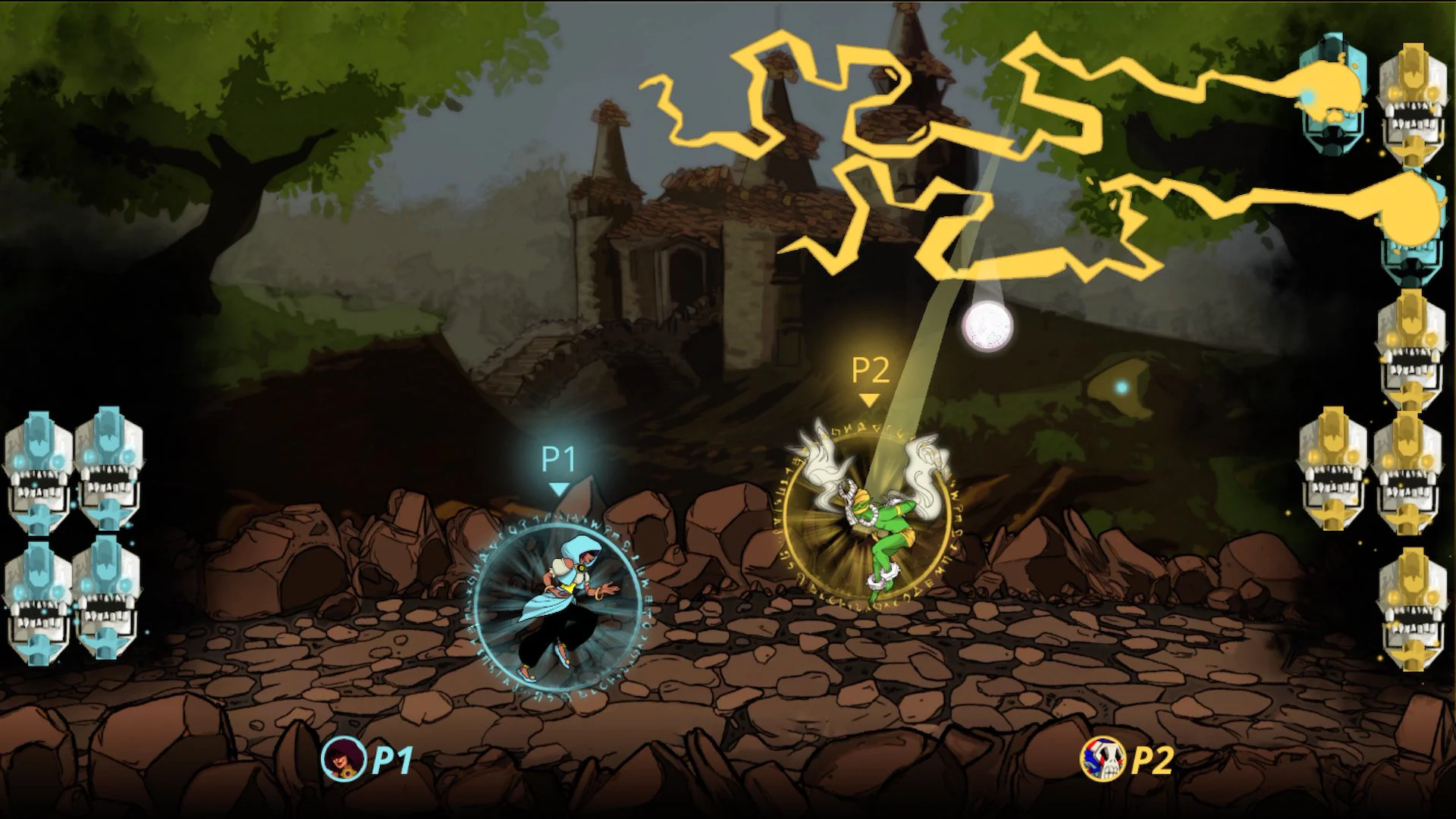The width and height of the screenshot is (1456, 819).
Task: Select the P2 skull portrait icon
Action: [x=1106, y=758]
